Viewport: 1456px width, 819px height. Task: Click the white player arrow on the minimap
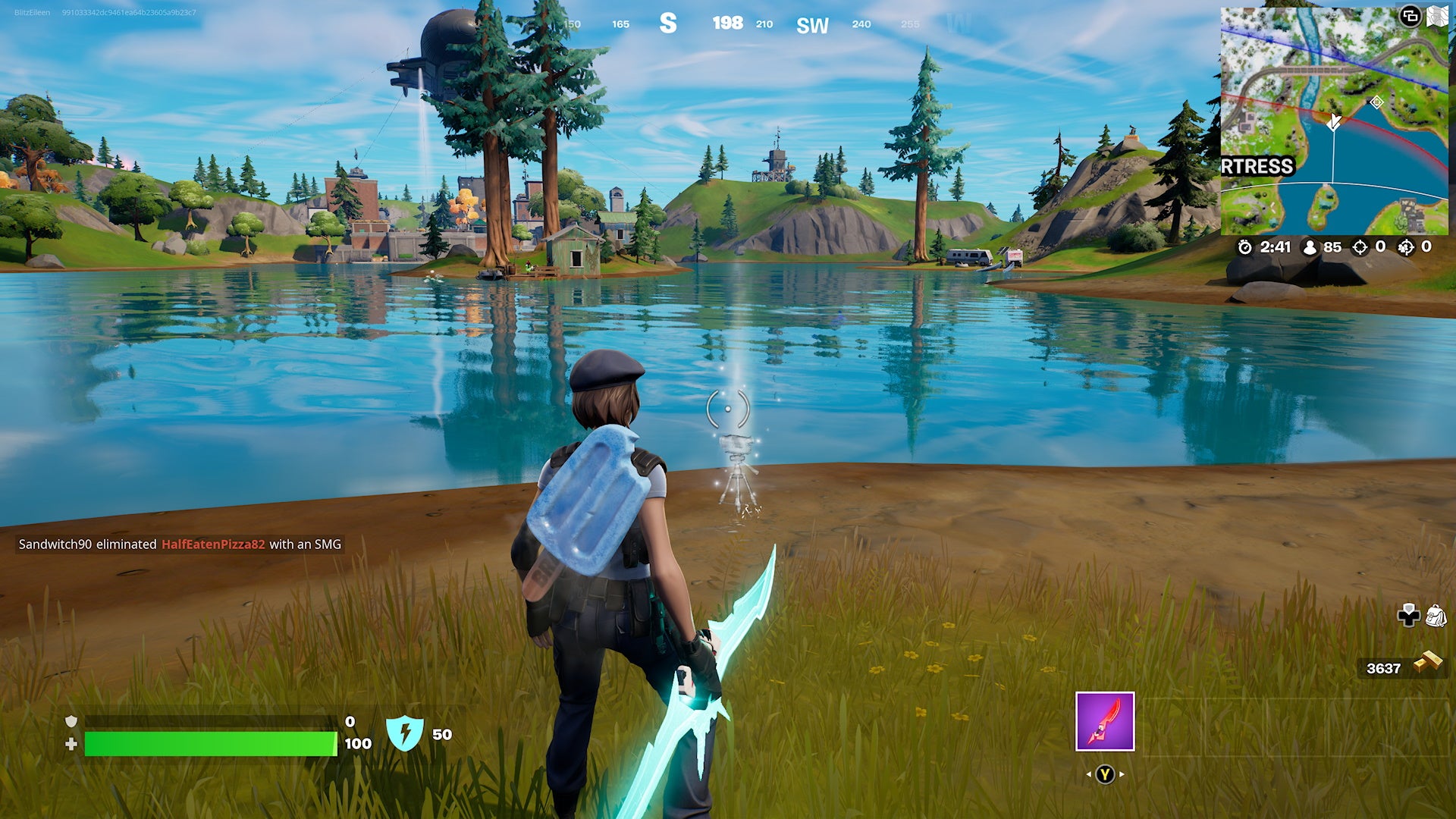pyautogui.click(x=1335, y=121)
